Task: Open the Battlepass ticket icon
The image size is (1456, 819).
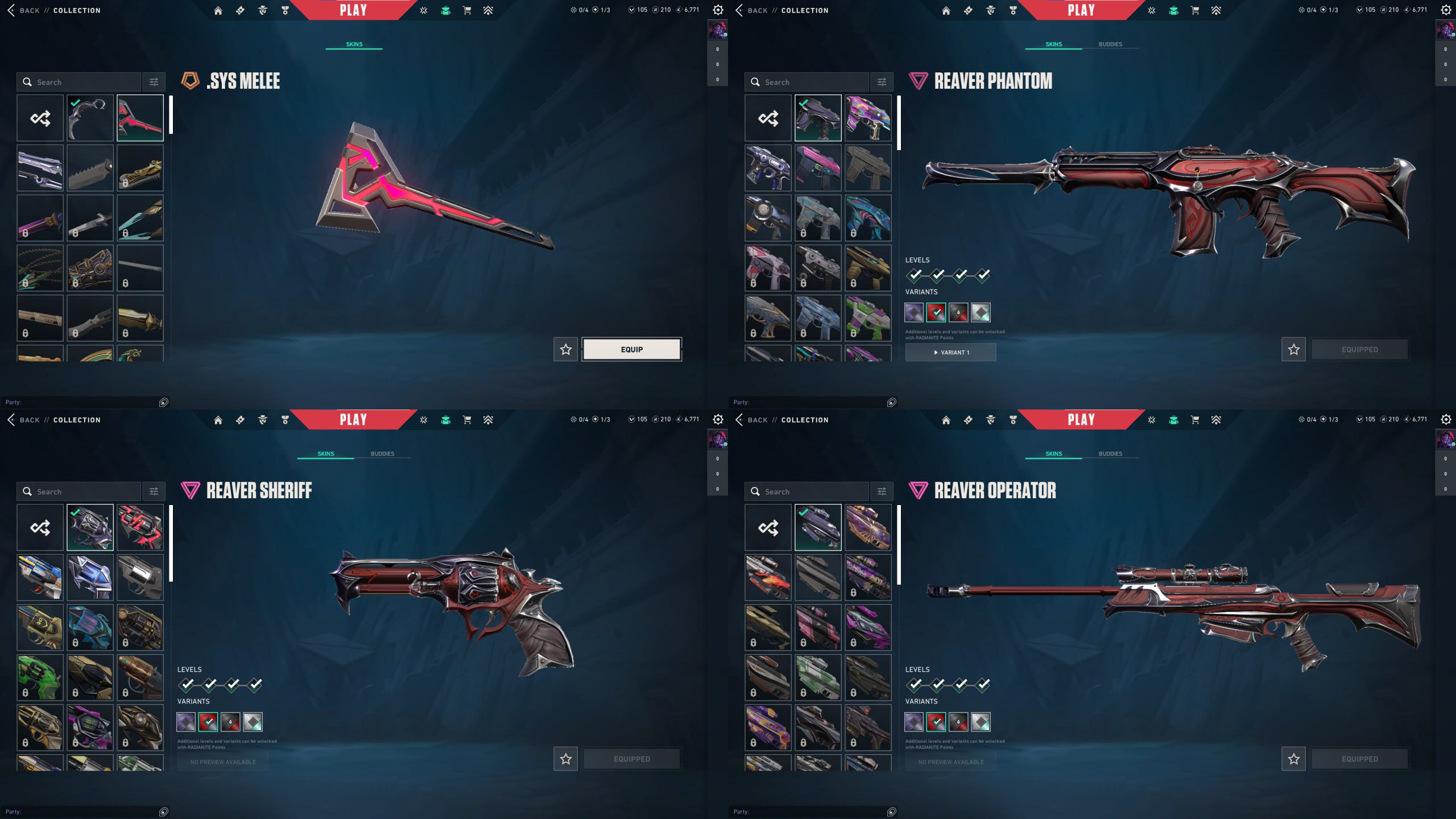Action: (240, 10)
